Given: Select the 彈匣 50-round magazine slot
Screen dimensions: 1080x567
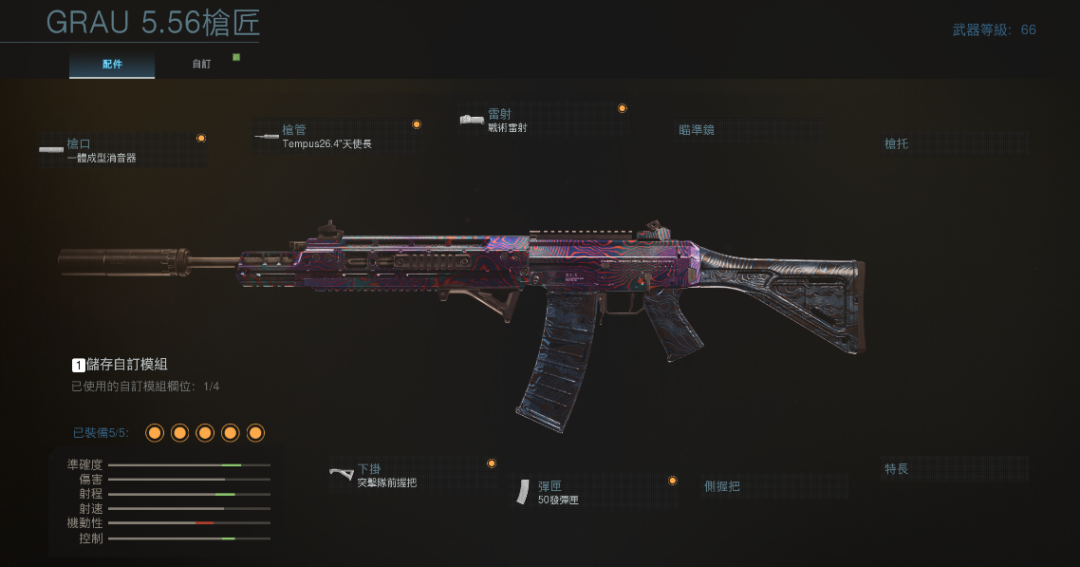Looking at the screenshot, I should 595,492.
